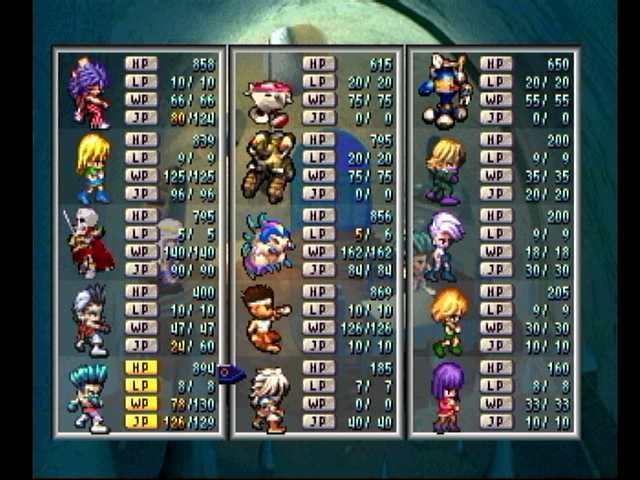
Task: Choose the shirtless brown-haired fighter
Action: pyautogui.click(x=266, y=319)
